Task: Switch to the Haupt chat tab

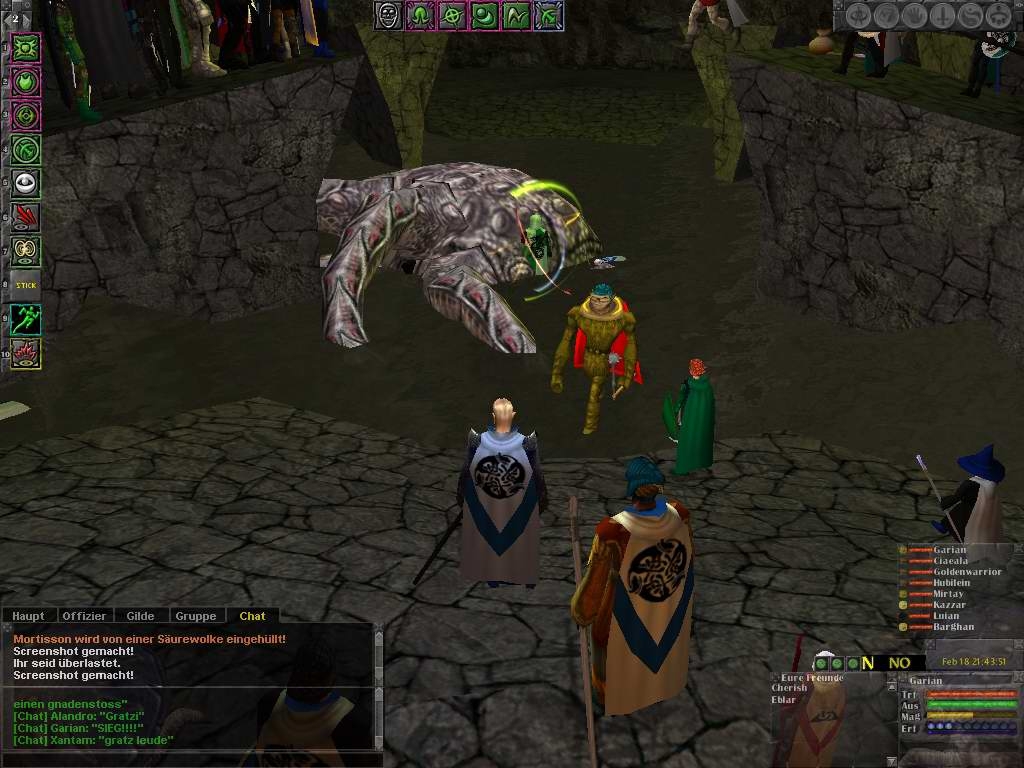Action: (x=28, y=616)
